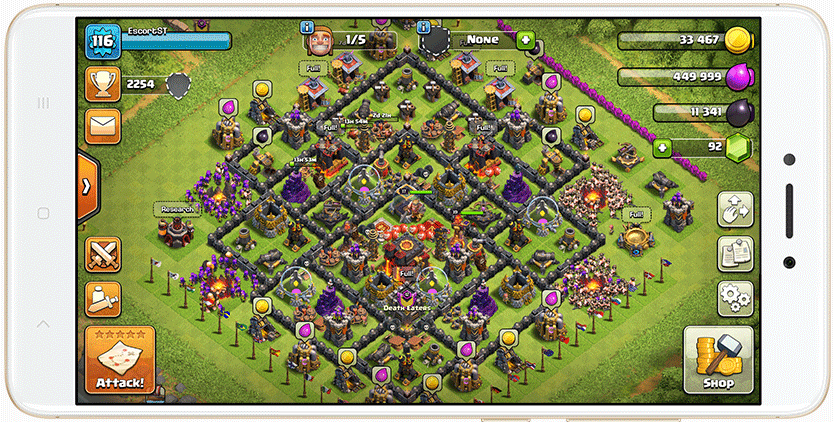Screen dimensions: 834x422
Task: Tap the builder face icon
Action: point(318,43)
